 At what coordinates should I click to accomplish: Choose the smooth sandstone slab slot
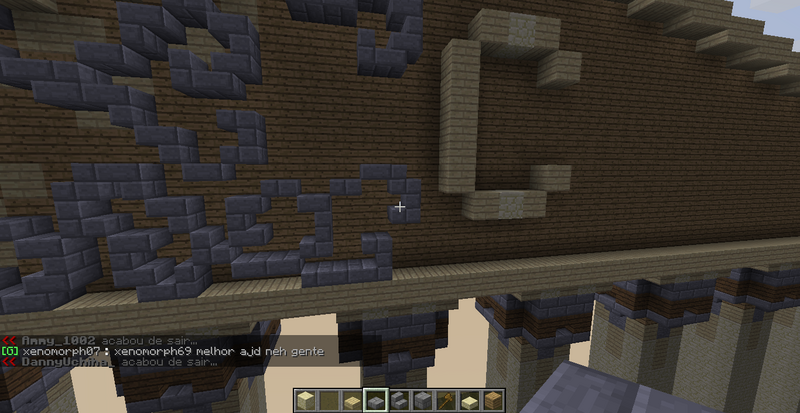[x=468, y=401]
